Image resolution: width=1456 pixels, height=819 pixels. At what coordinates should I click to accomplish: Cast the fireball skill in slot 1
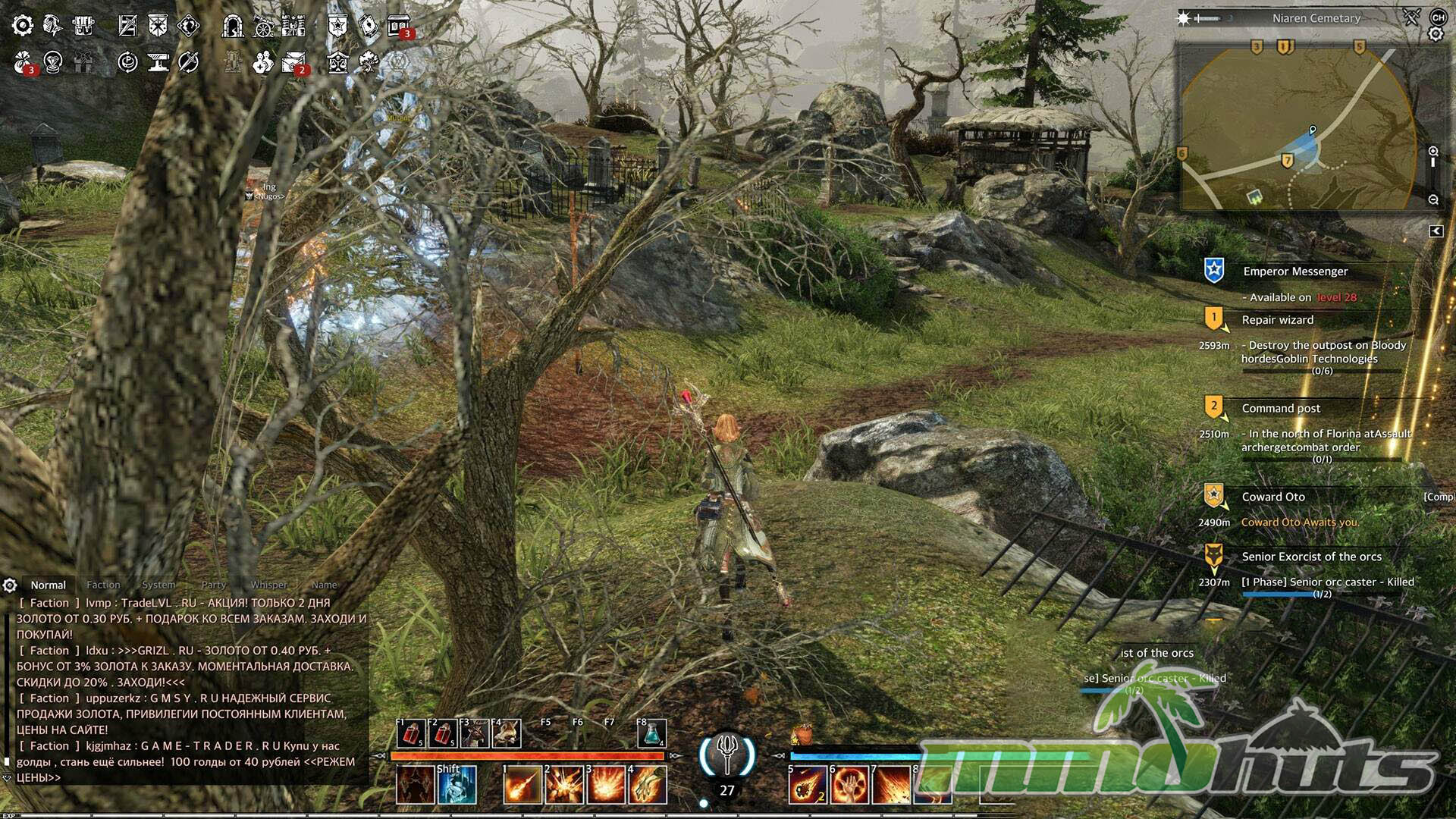(x=523, y=784)
